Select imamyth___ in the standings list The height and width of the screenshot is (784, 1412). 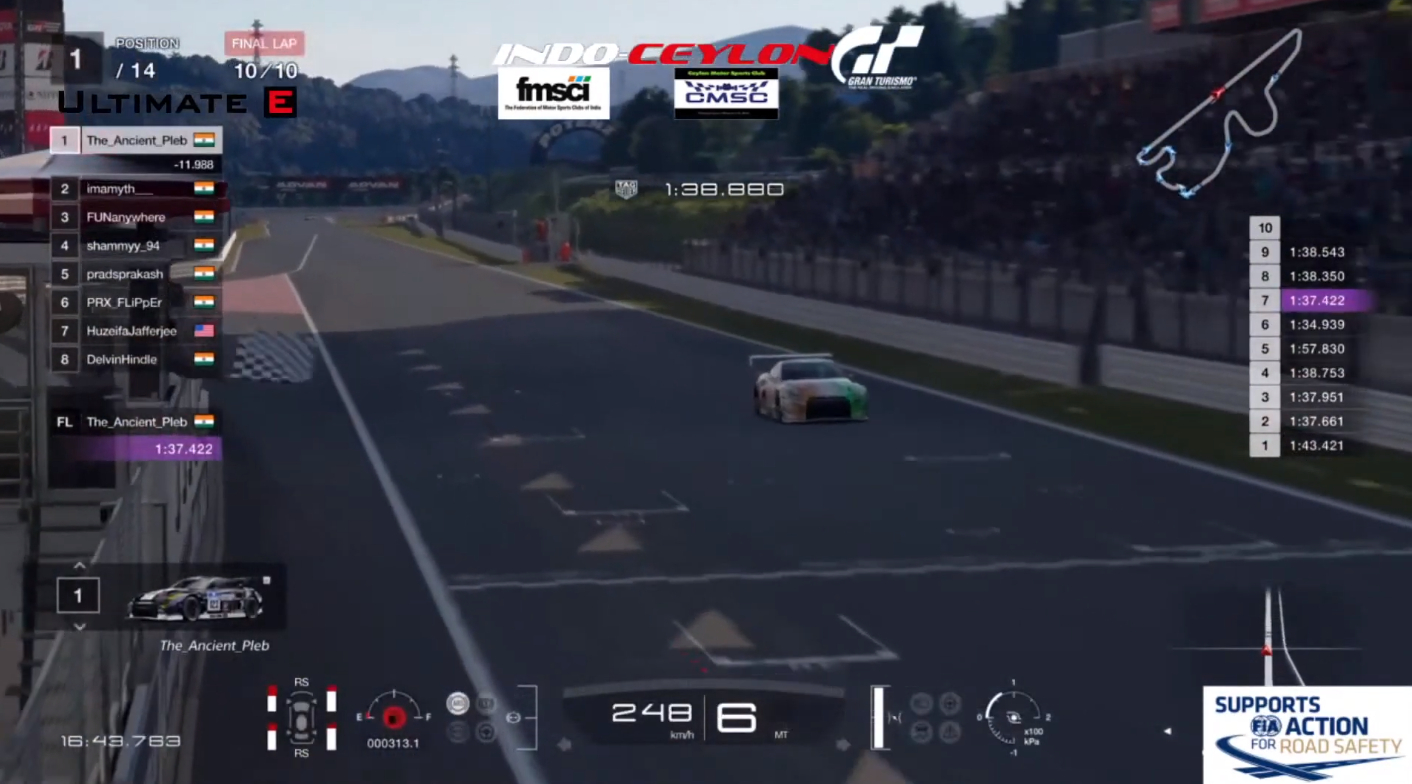136,189
